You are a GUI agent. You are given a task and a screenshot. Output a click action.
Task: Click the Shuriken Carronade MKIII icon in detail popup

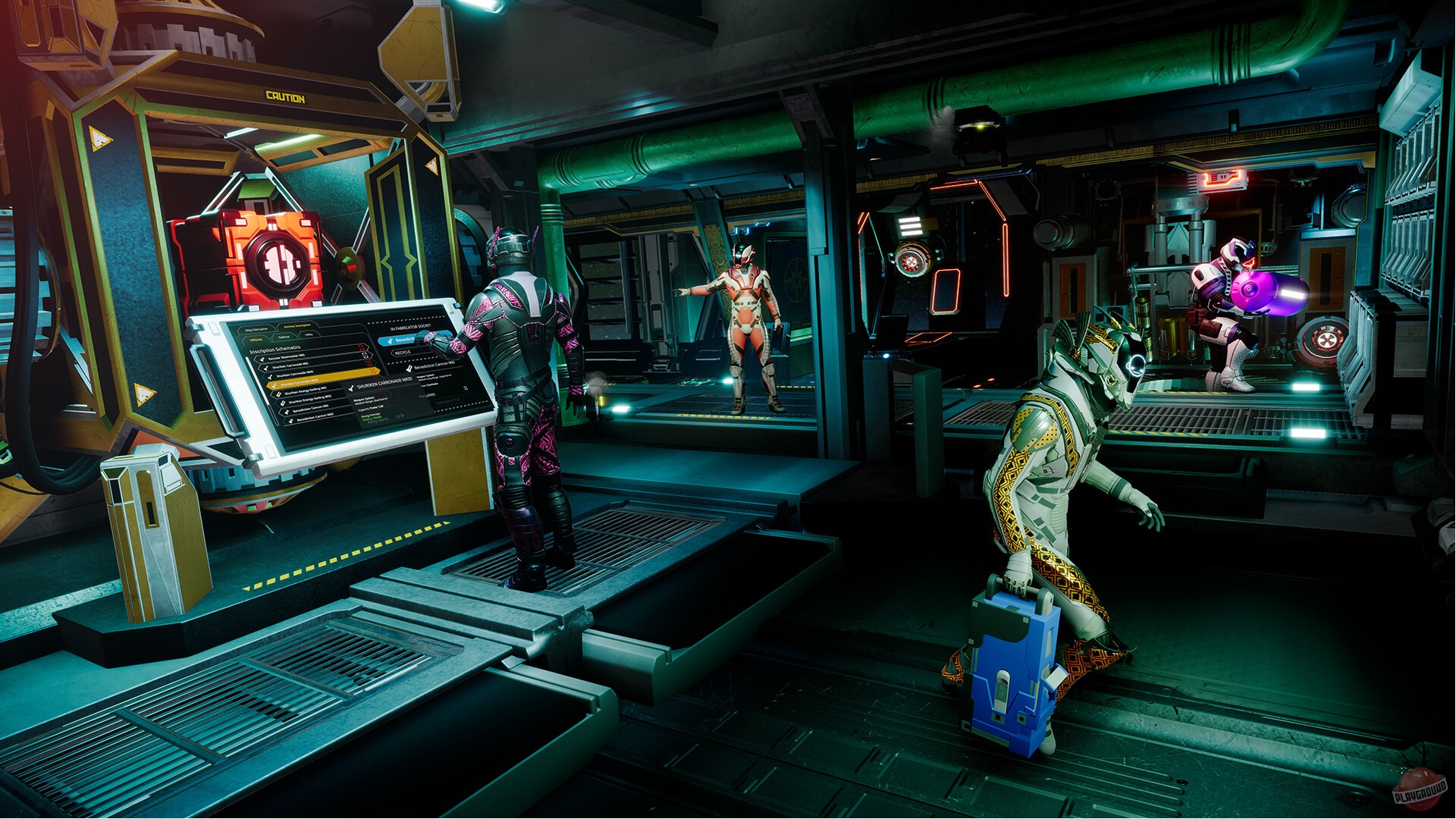pyautogui.click(x=350, y=386)
